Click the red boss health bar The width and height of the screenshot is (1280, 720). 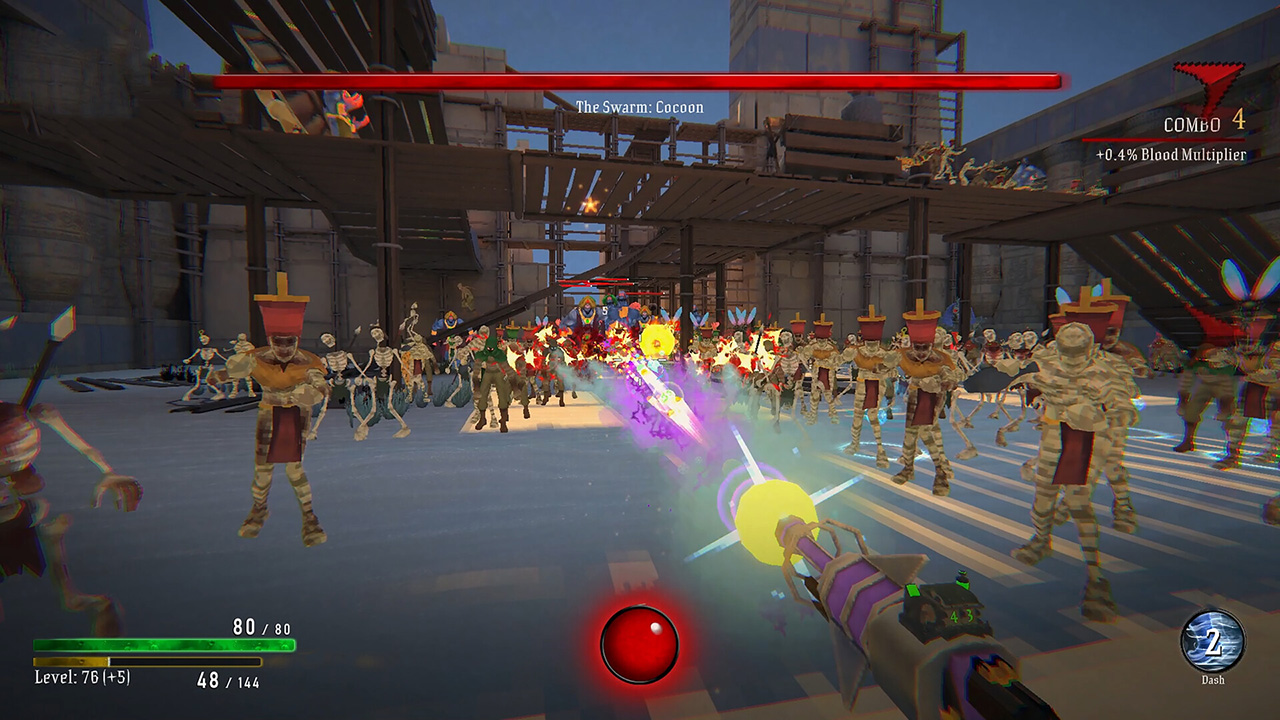(640, 77)
